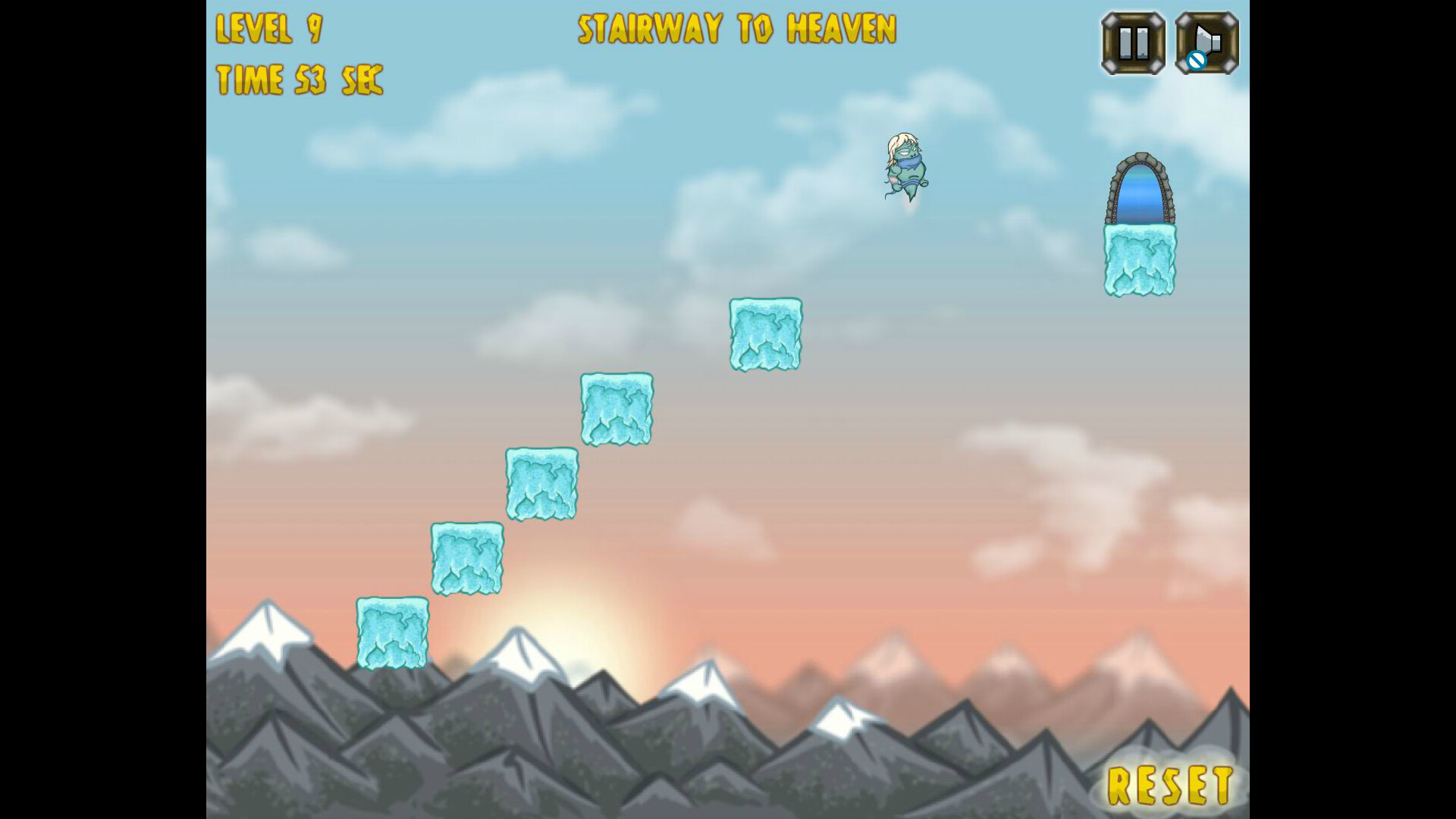Click the middle ice block of the stairway
This screenshot has width=1456, height=819.
(x=541, y=485)
